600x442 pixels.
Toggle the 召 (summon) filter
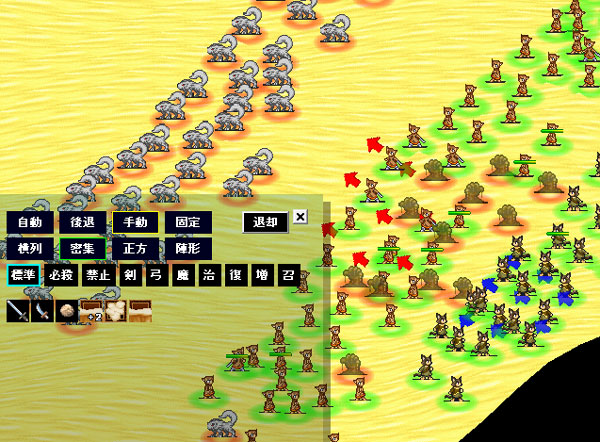(x=288, y=274)
